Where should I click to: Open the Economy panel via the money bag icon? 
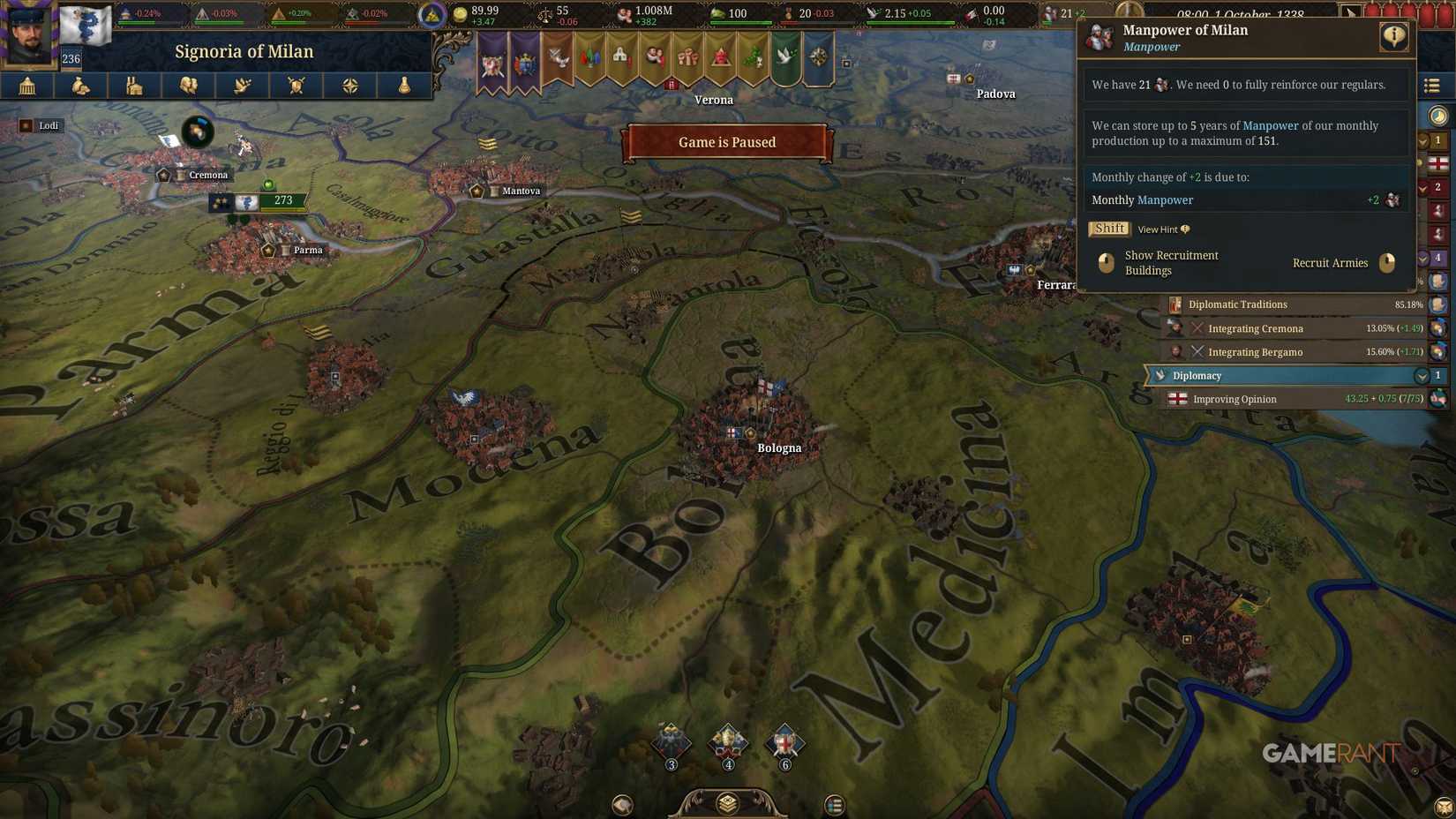80,86
